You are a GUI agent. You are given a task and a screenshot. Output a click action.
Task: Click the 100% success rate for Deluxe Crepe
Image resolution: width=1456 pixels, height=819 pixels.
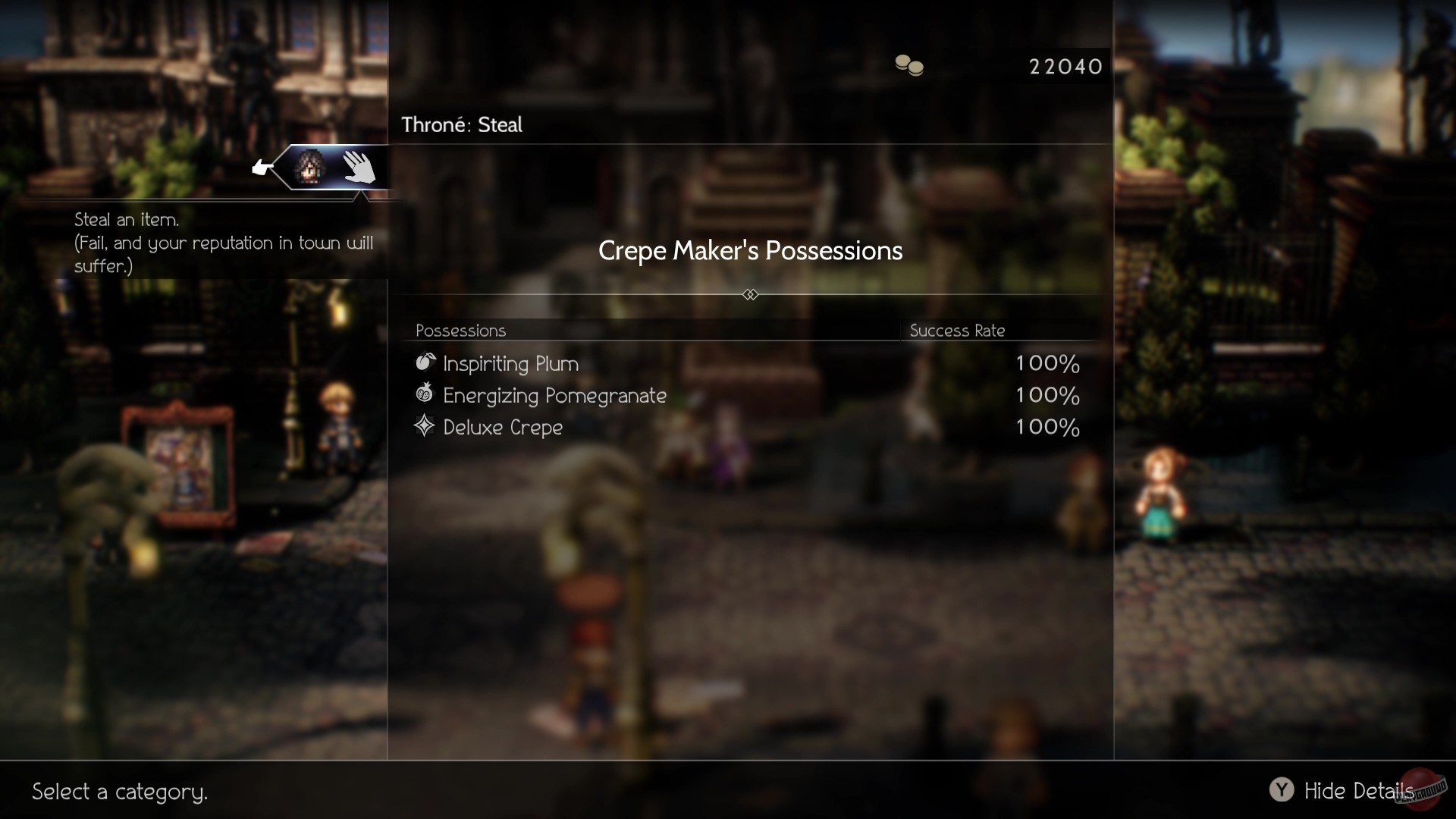point(1047,427)
